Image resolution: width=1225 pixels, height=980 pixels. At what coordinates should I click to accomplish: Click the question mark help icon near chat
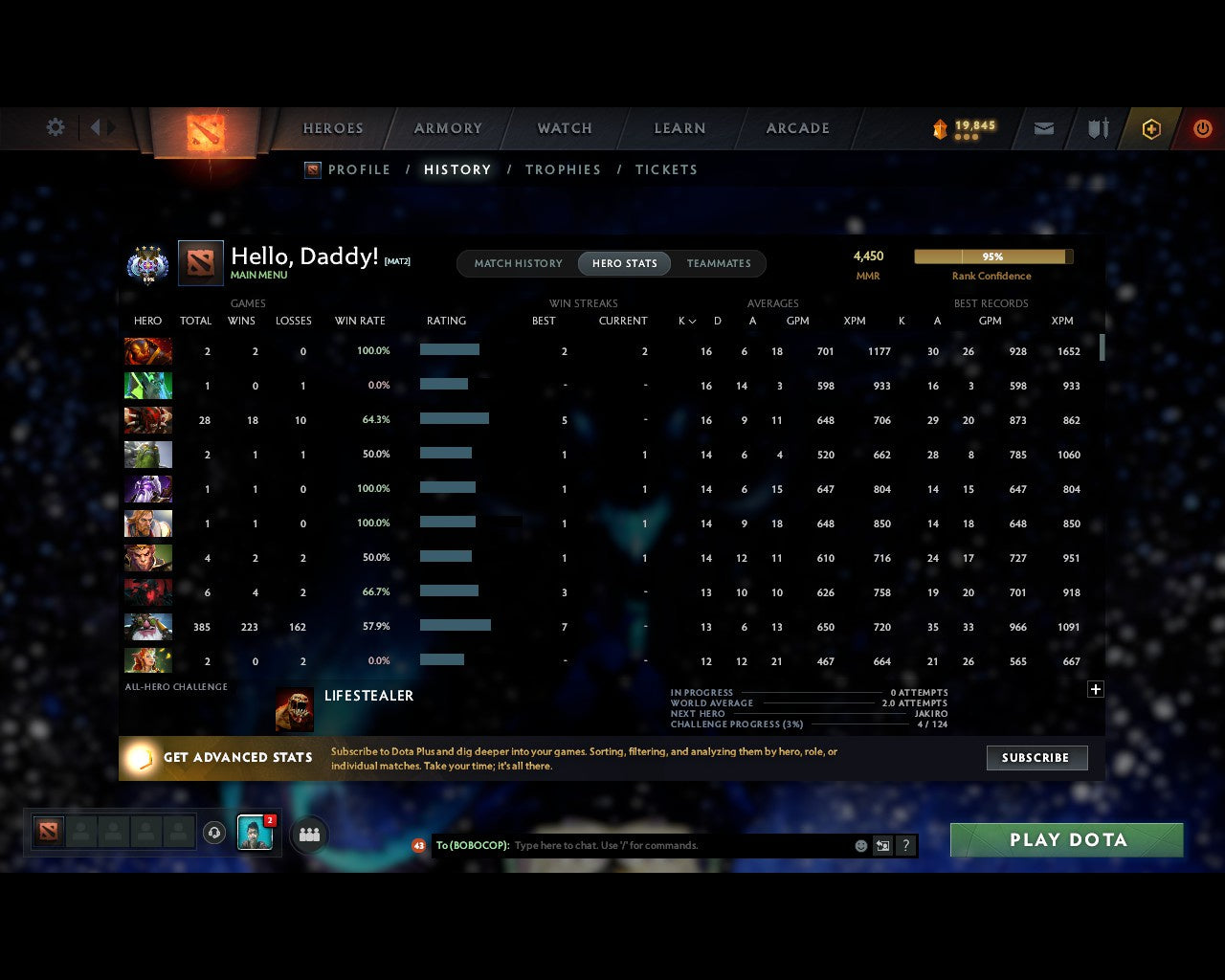pyautogui.click(x=904, y=846)
